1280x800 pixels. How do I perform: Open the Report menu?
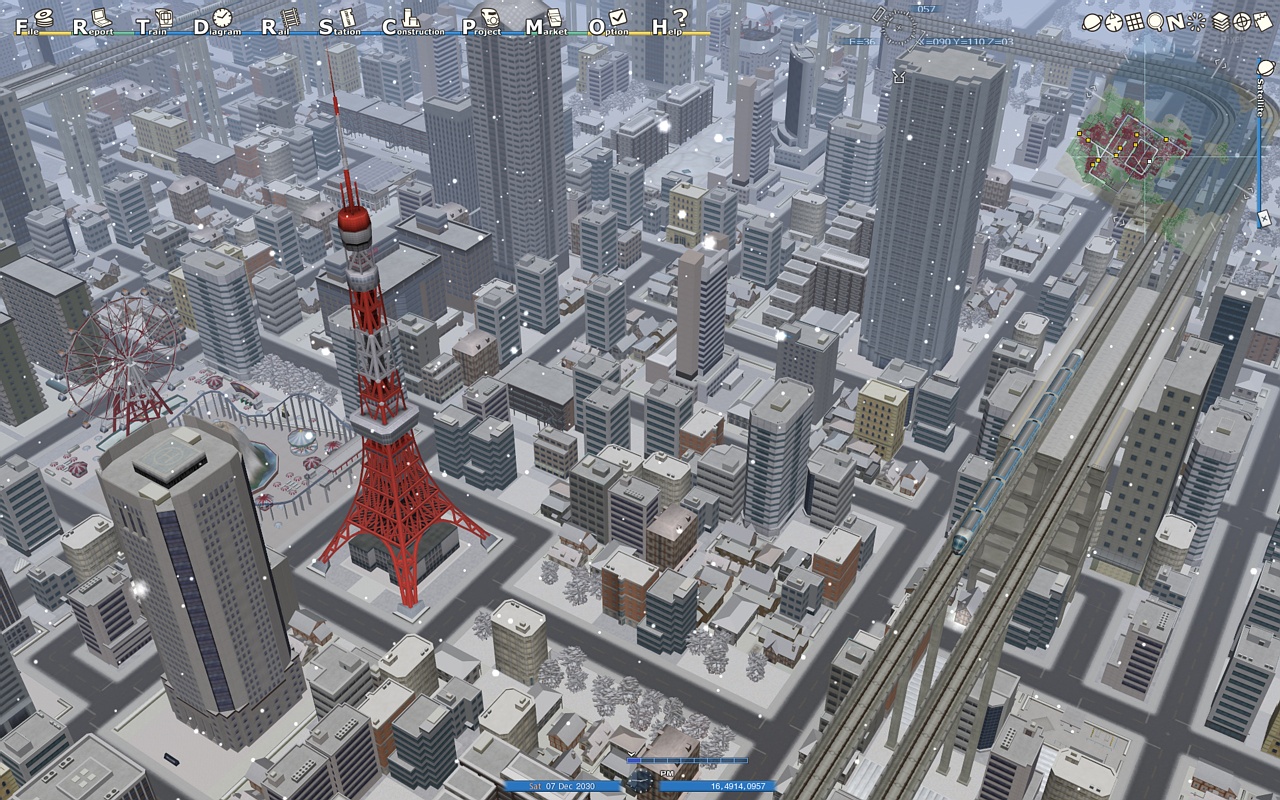click(90, 24)
